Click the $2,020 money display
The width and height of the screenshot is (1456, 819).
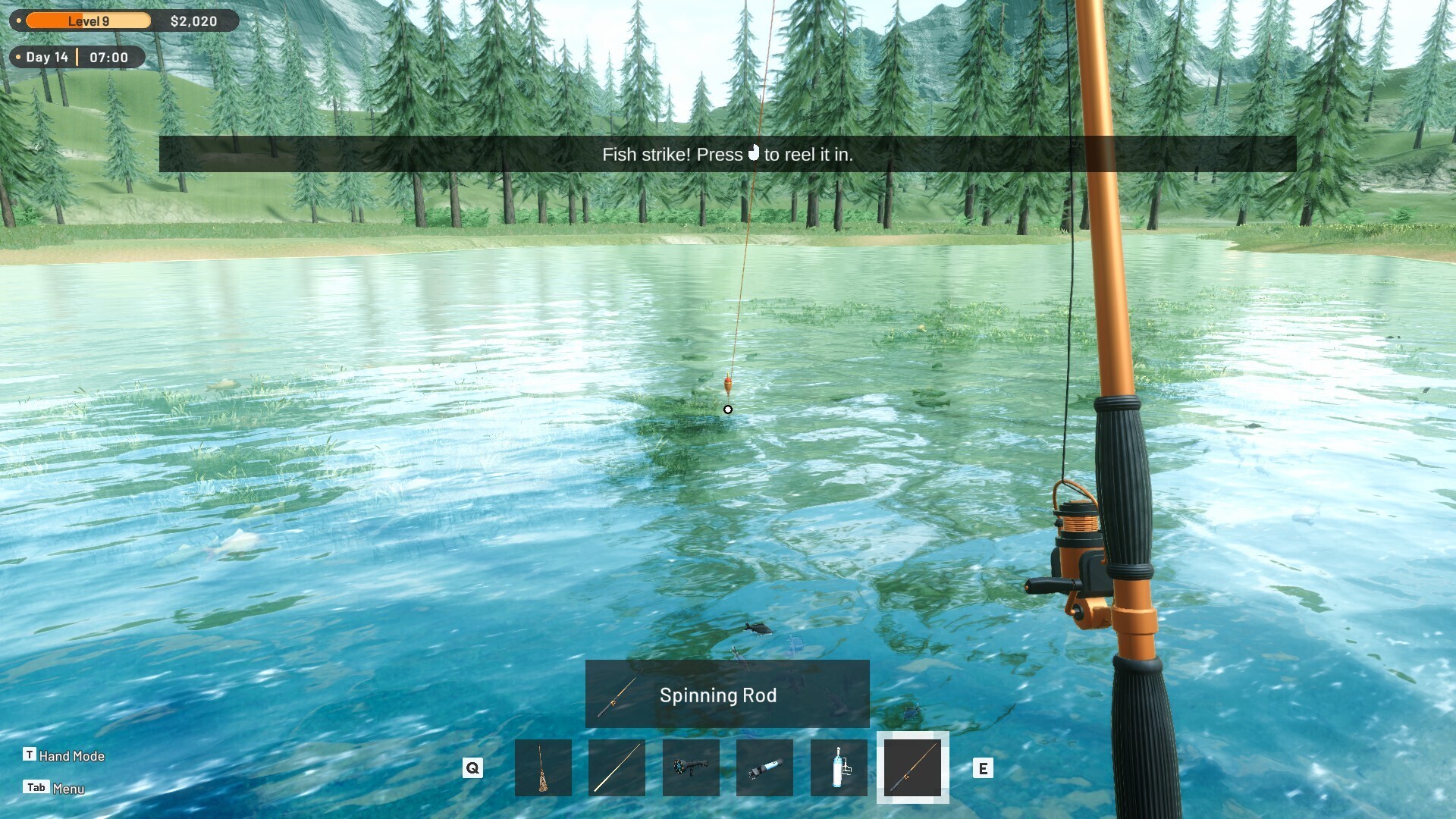196,20
